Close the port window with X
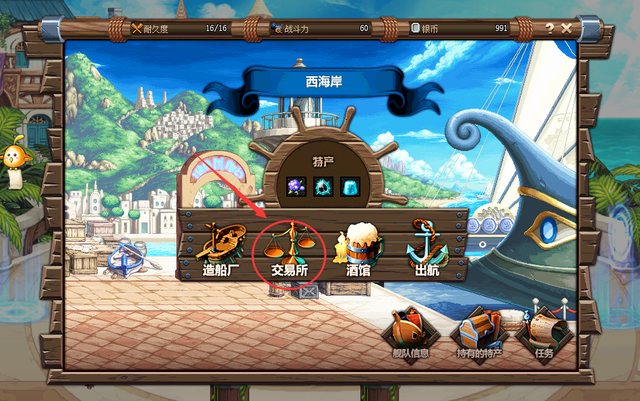The width and height of the screenshot is (640, 401). pos(567,28)
